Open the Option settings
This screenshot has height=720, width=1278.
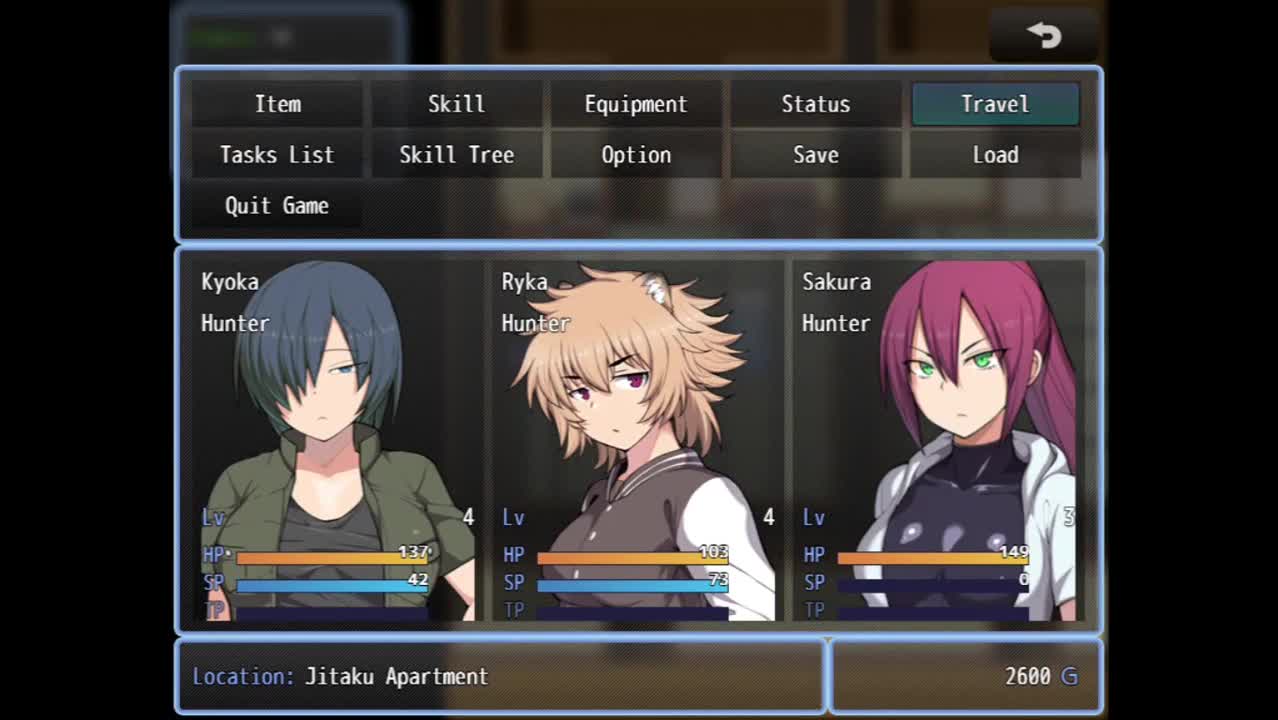click(x=636, y=155)
